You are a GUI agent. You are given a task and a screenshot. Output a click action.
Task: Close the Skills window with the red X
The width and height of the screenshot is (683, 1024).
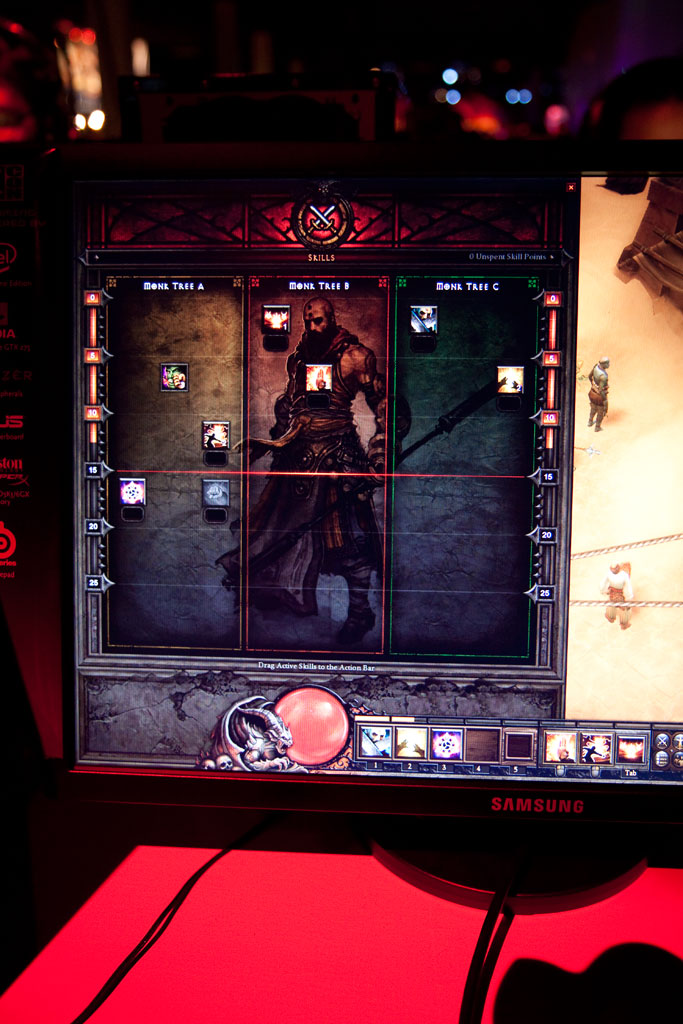[x=571, y=187]
